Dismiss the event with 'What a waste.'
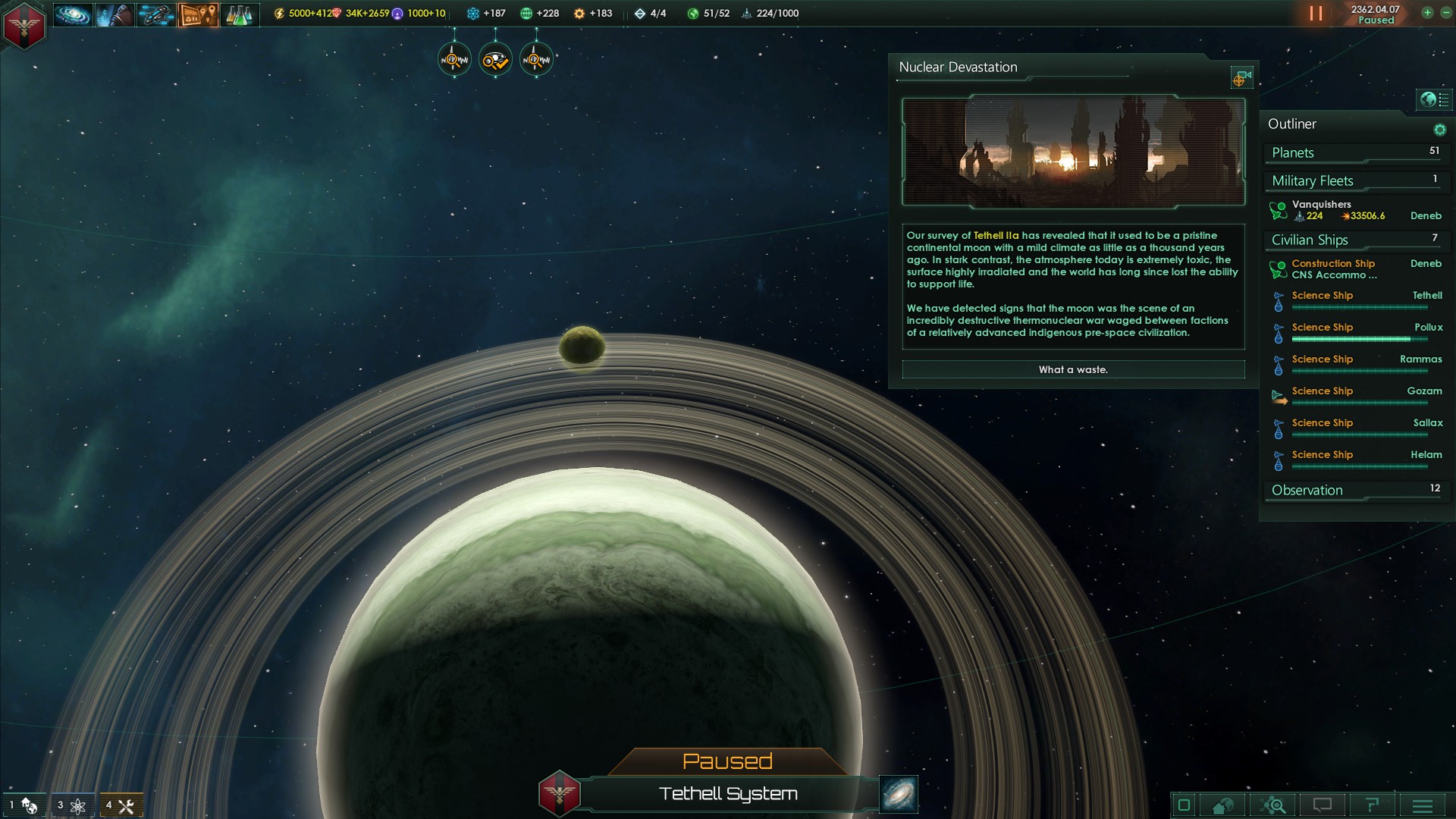 pyautogui.click(x=1073, y=369)
